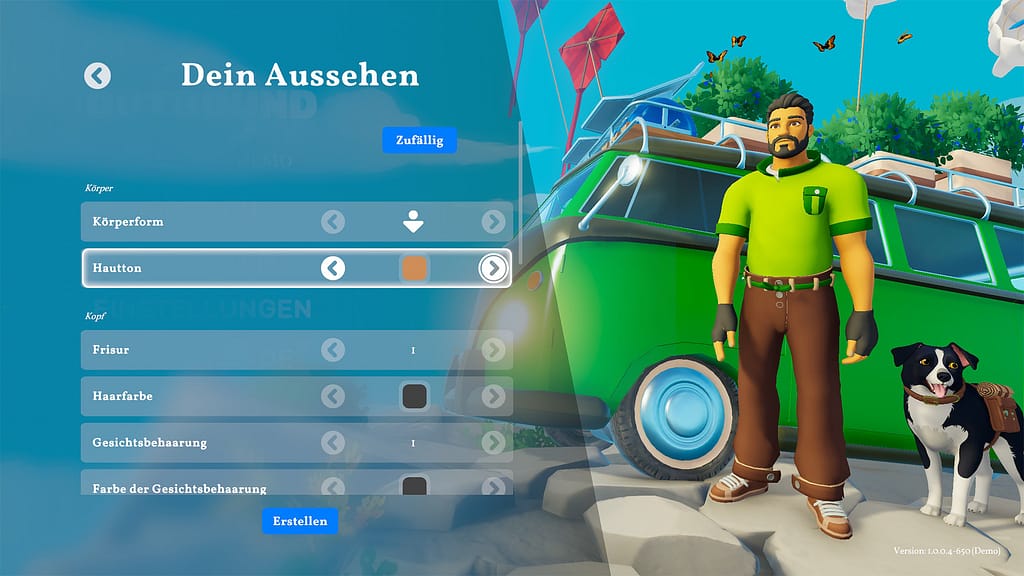
Task: Confirm the character with the Erstellen button
Action: click(x=300, y=521)
